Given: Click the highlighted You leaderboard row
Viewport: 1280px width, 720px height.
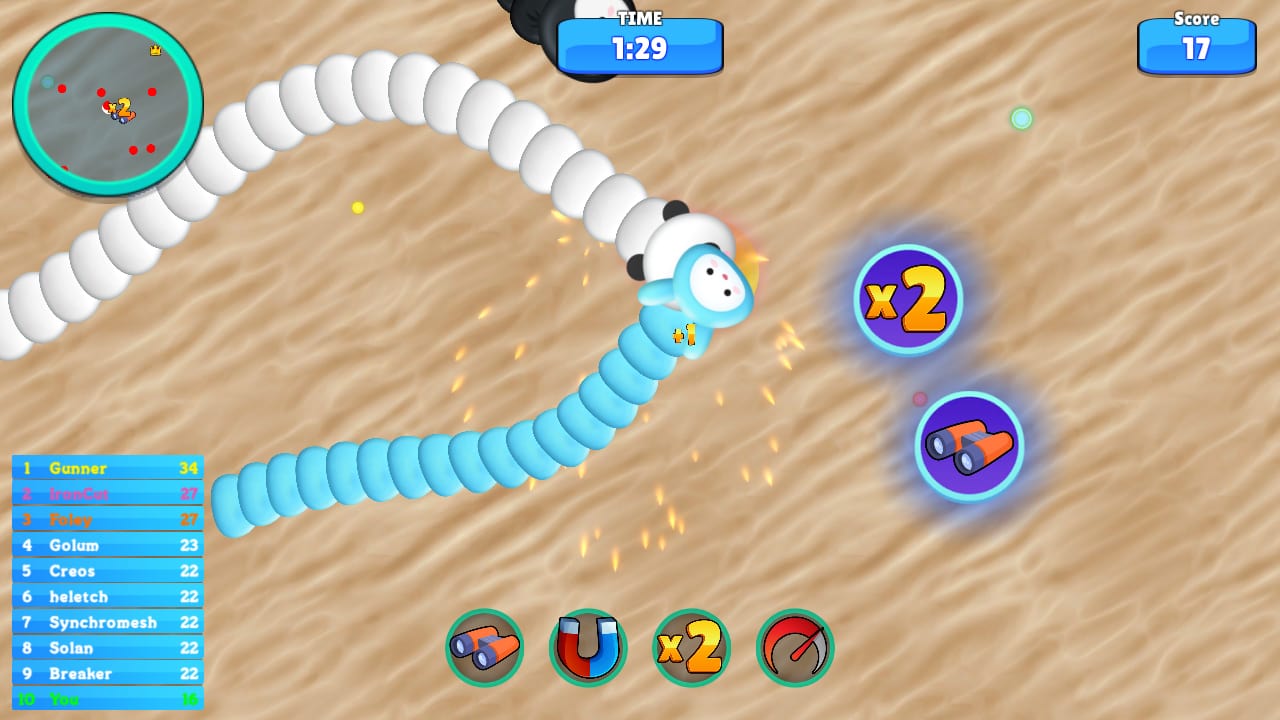Looking at the screenshot, I should (x=105, y=700).
